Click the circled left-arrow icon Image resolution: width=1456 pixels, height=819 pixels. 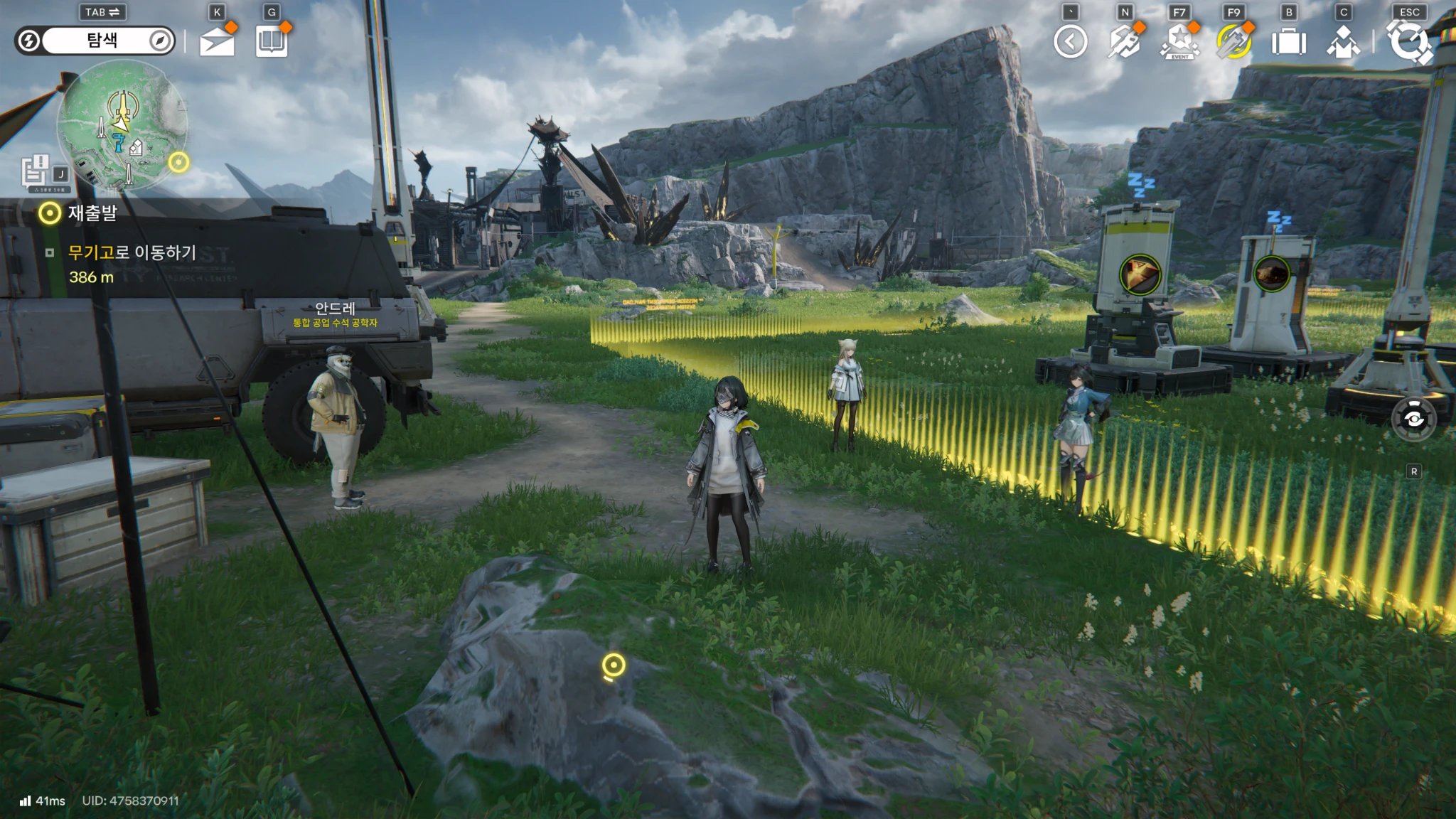click(x=1070, y=42)
